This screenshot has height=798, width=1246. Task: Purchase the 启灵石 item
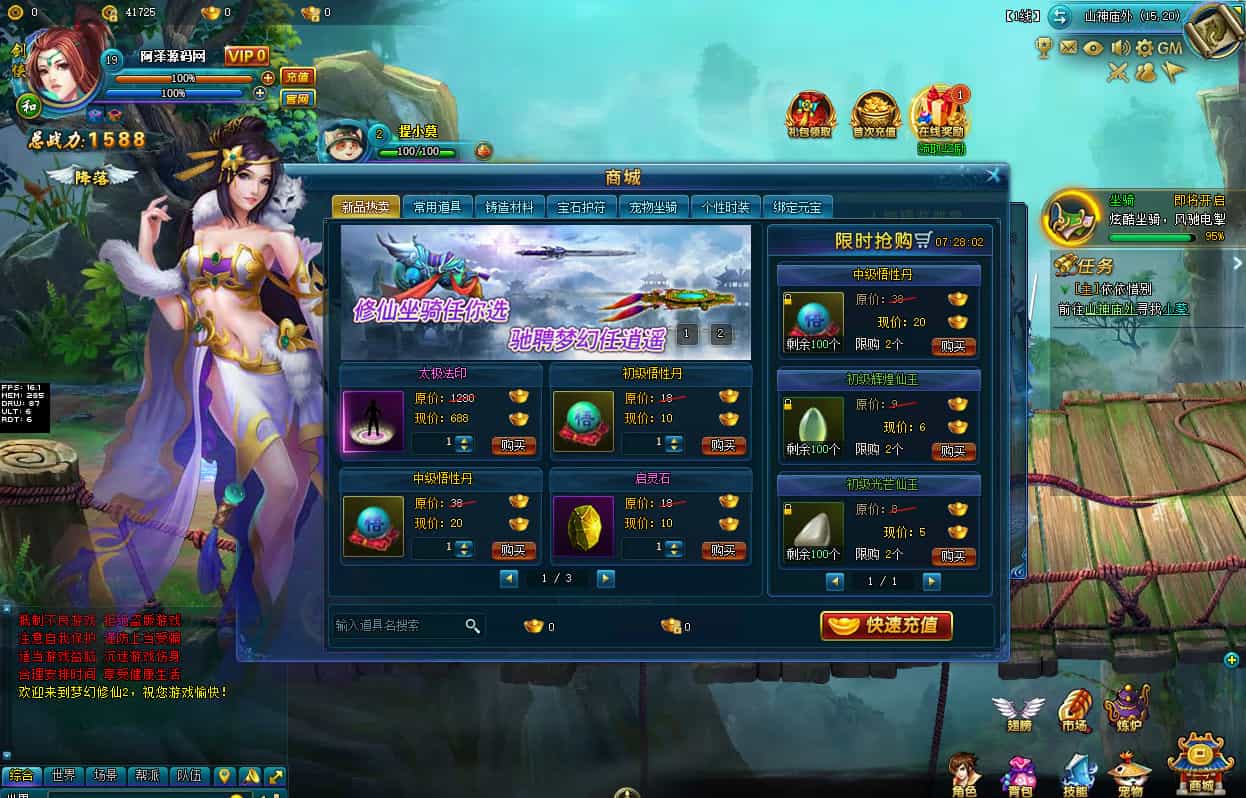click(x=724, y=550)
